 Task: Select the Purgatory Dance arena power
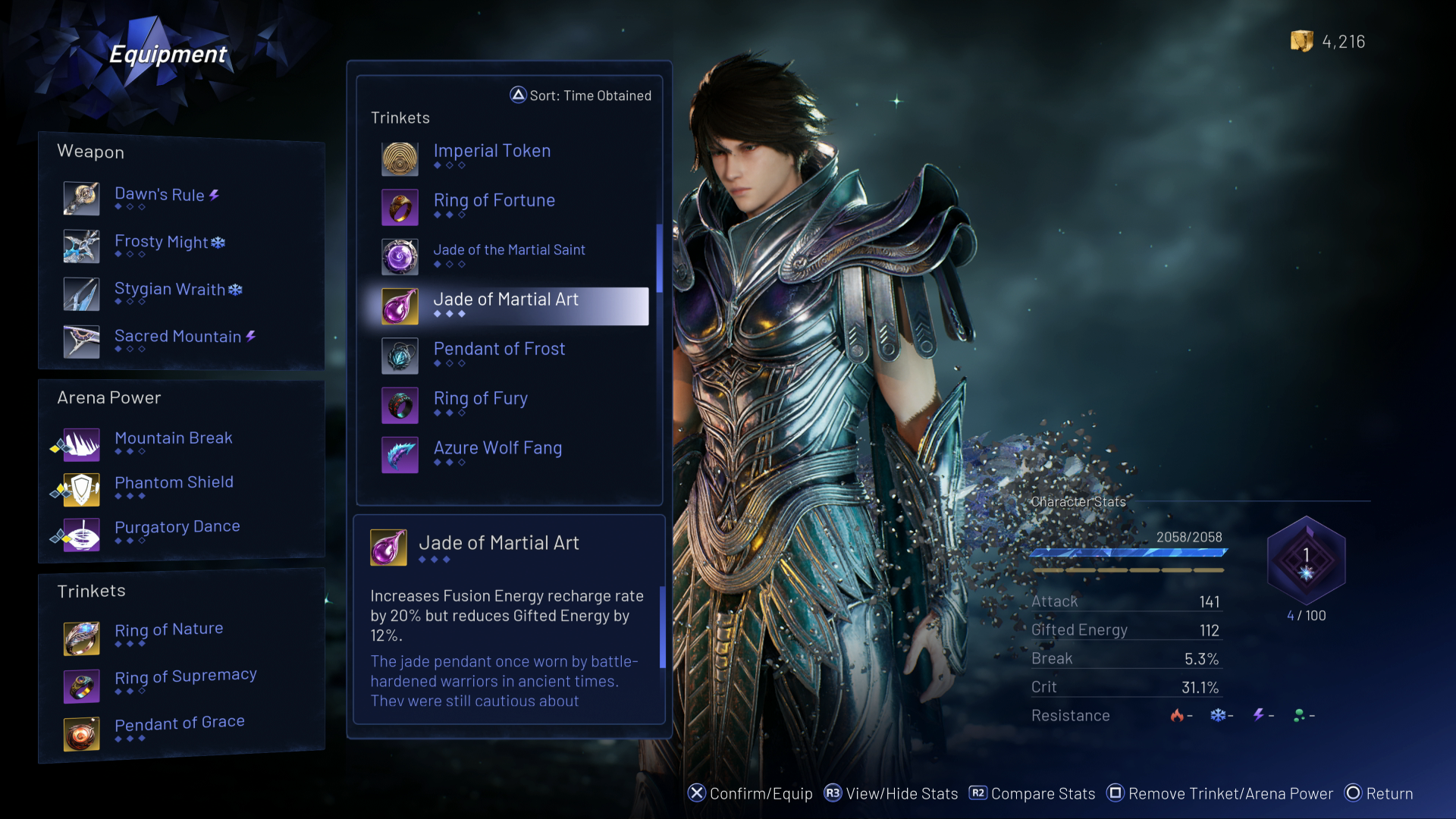(177, 527)
